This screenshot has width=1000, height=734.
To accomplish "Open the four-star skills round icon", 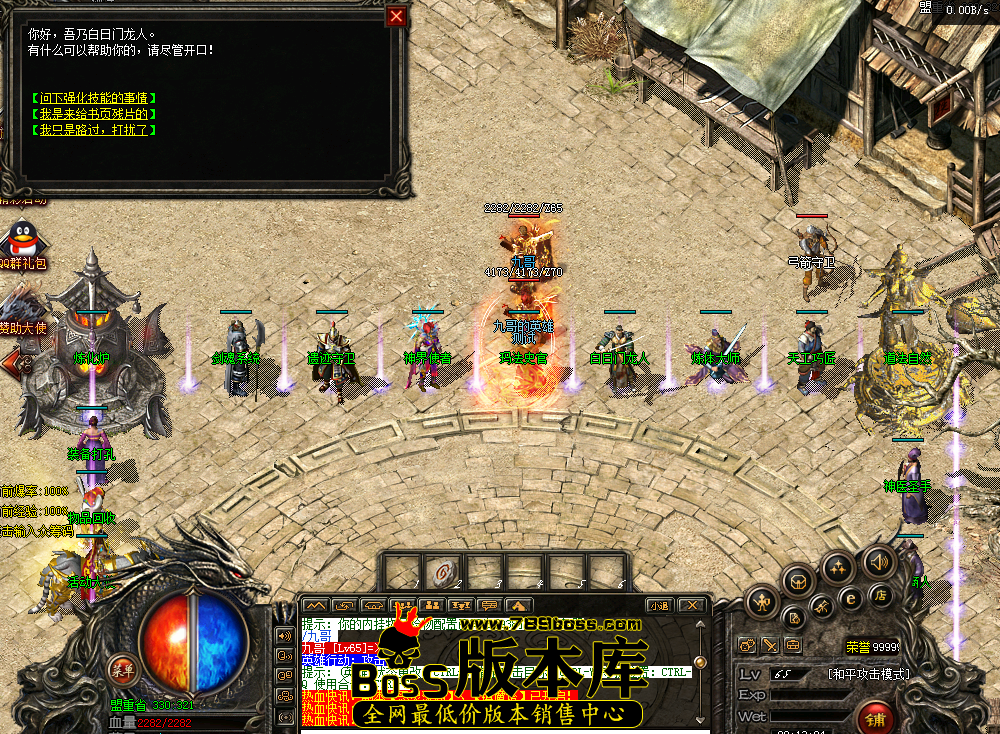I will [x=838, y=566].
